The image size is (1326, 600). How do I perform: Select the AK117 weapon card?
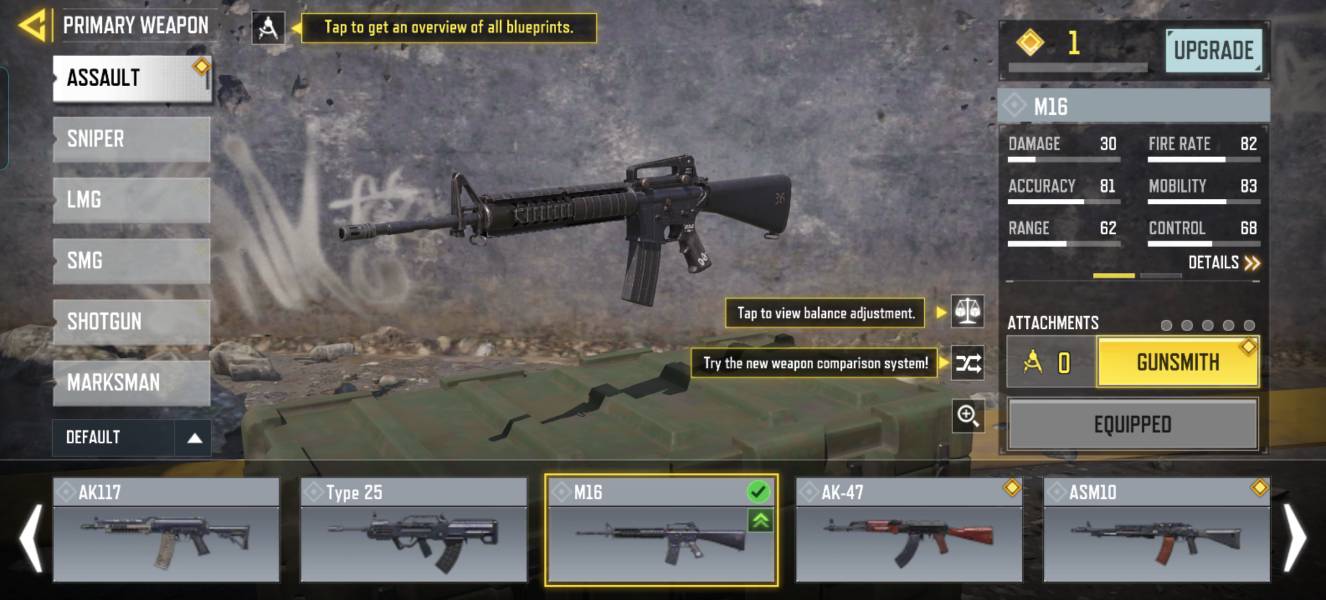pyautogui.click(x=166, y=530)
